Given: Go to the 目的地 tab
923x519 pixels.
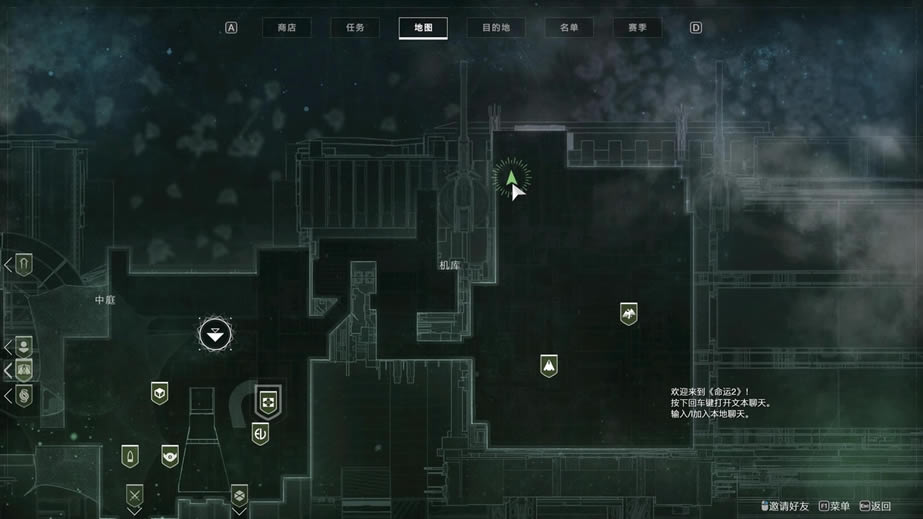Looking at the screenshot, I should pos(495,28).
